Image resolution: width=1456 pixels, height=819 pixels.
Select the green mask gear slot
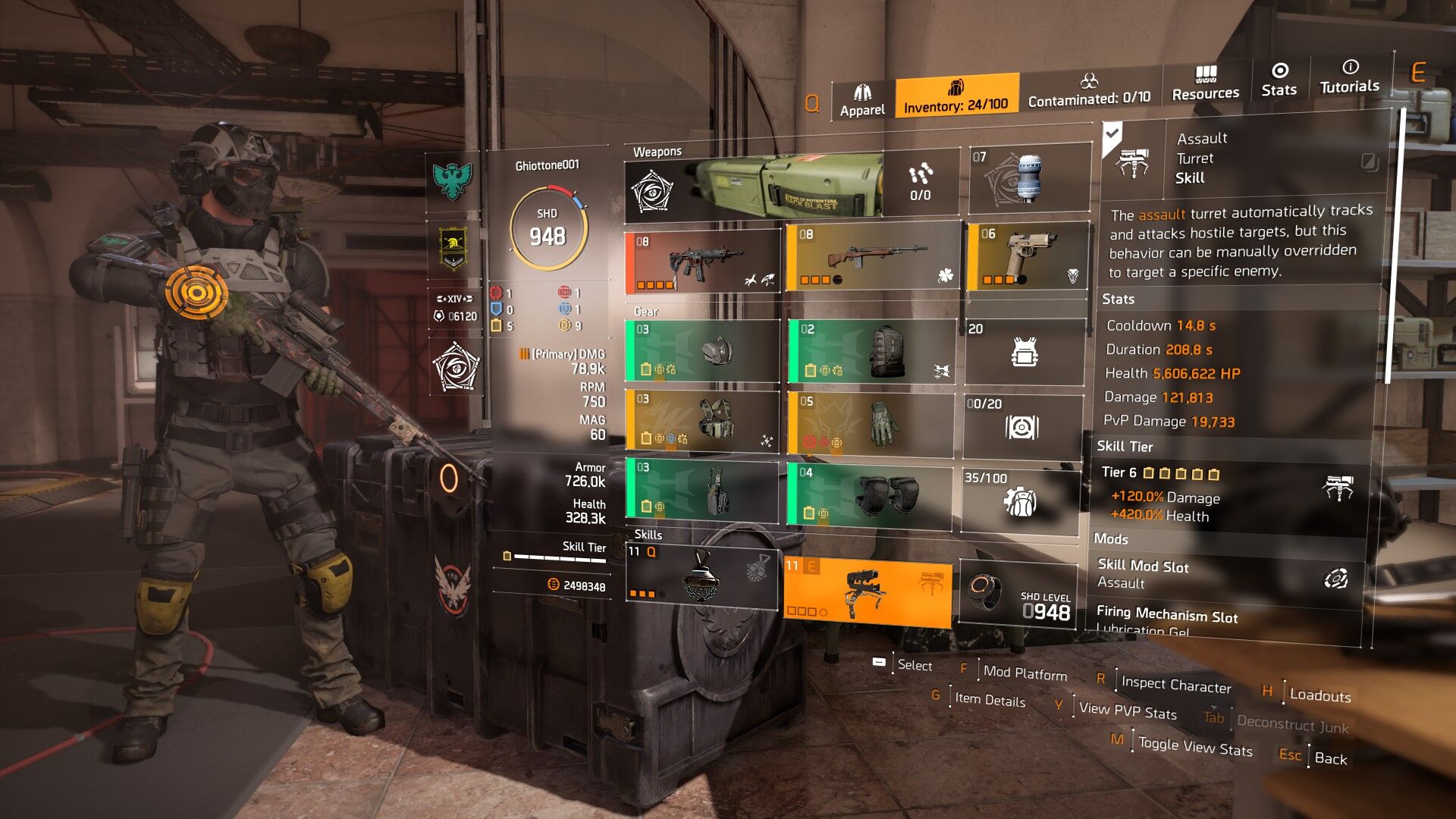tap(702, 350)
